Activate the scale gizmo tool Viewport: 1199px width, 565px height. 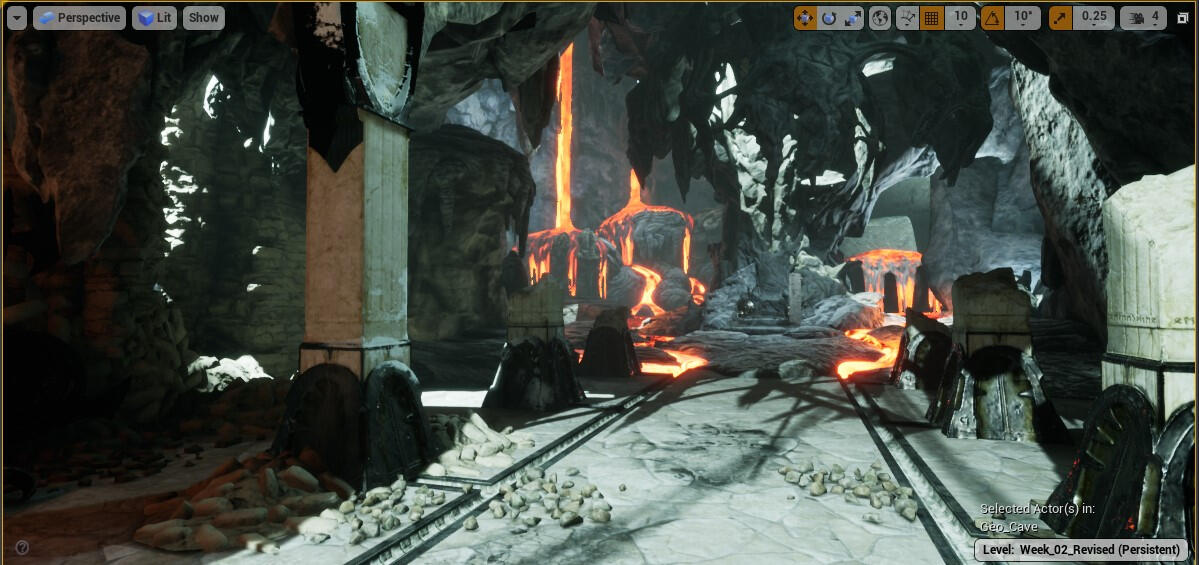tap(852, 17)
